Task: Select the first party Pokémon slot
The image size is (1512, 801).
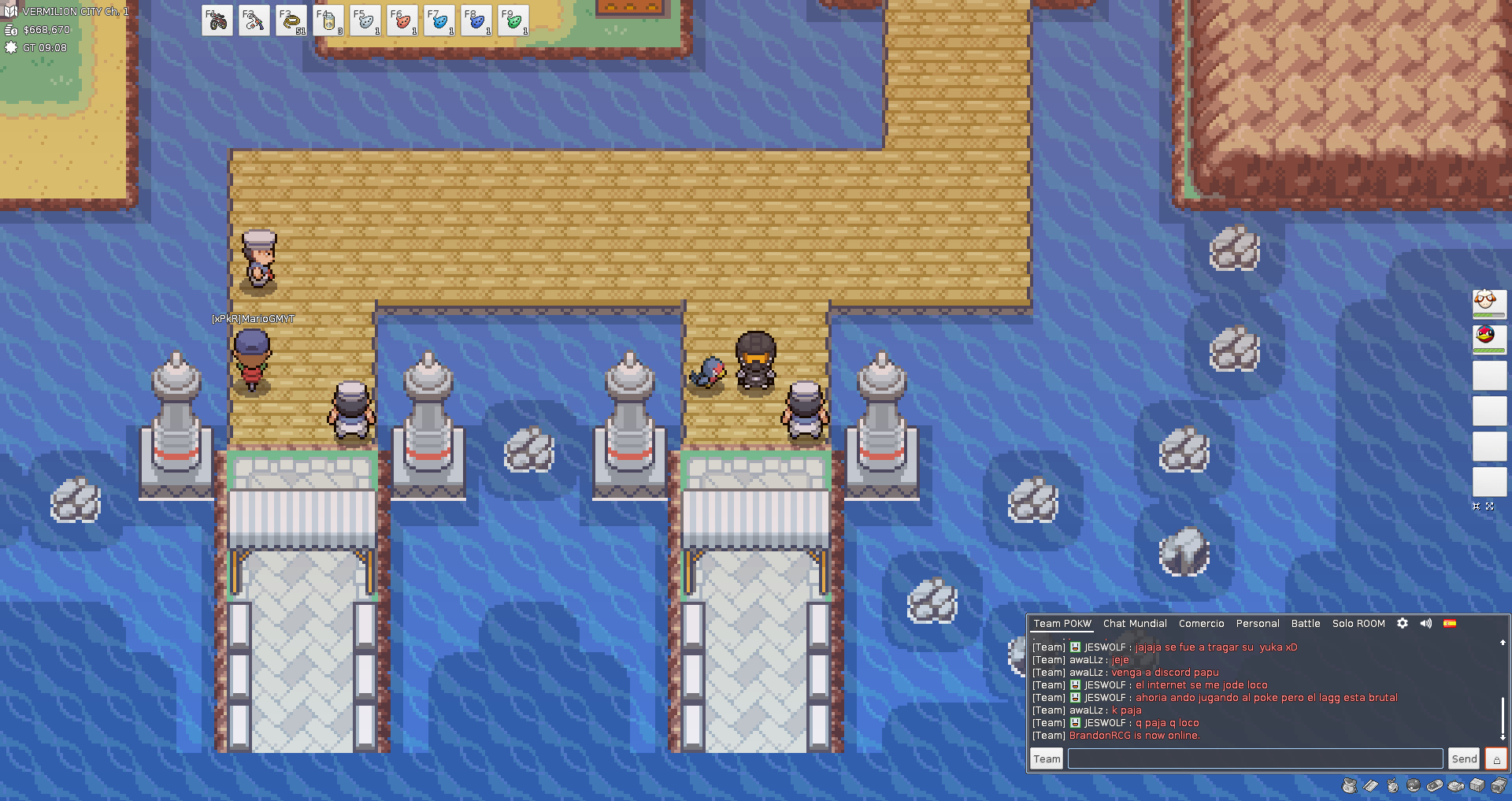Action: click(1489, 303)
